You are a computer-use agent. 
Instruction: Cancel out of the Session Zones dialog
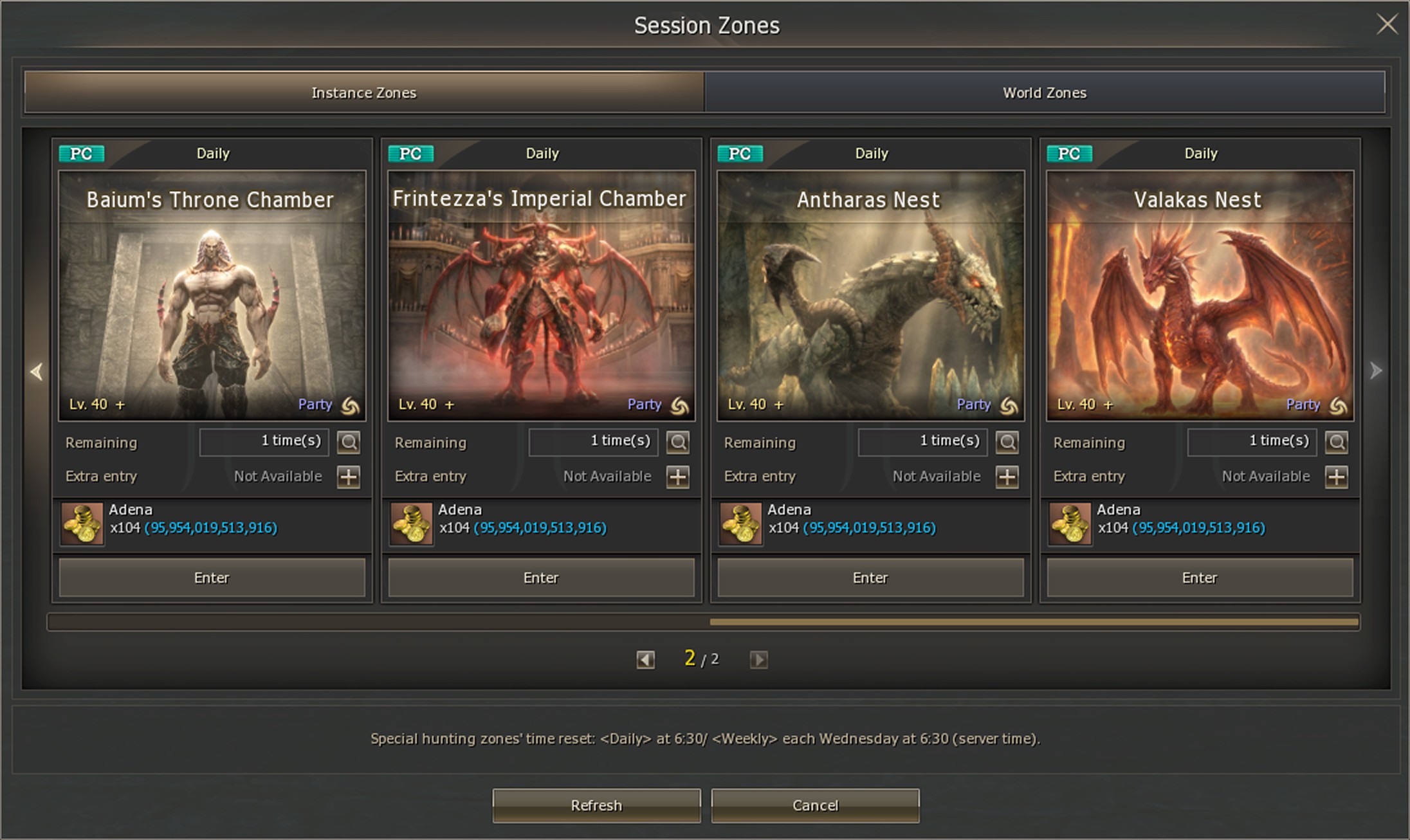[815, 805]
